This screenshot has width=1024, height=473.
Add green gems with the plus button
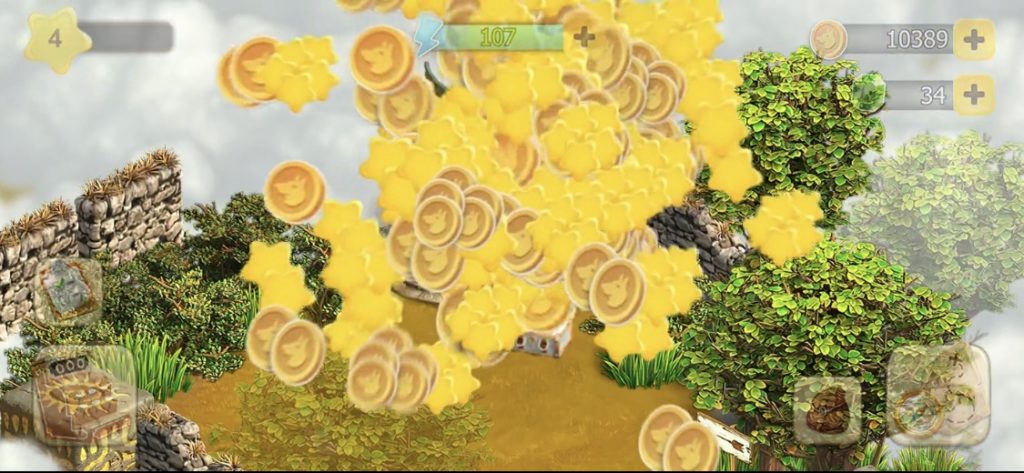973,95
